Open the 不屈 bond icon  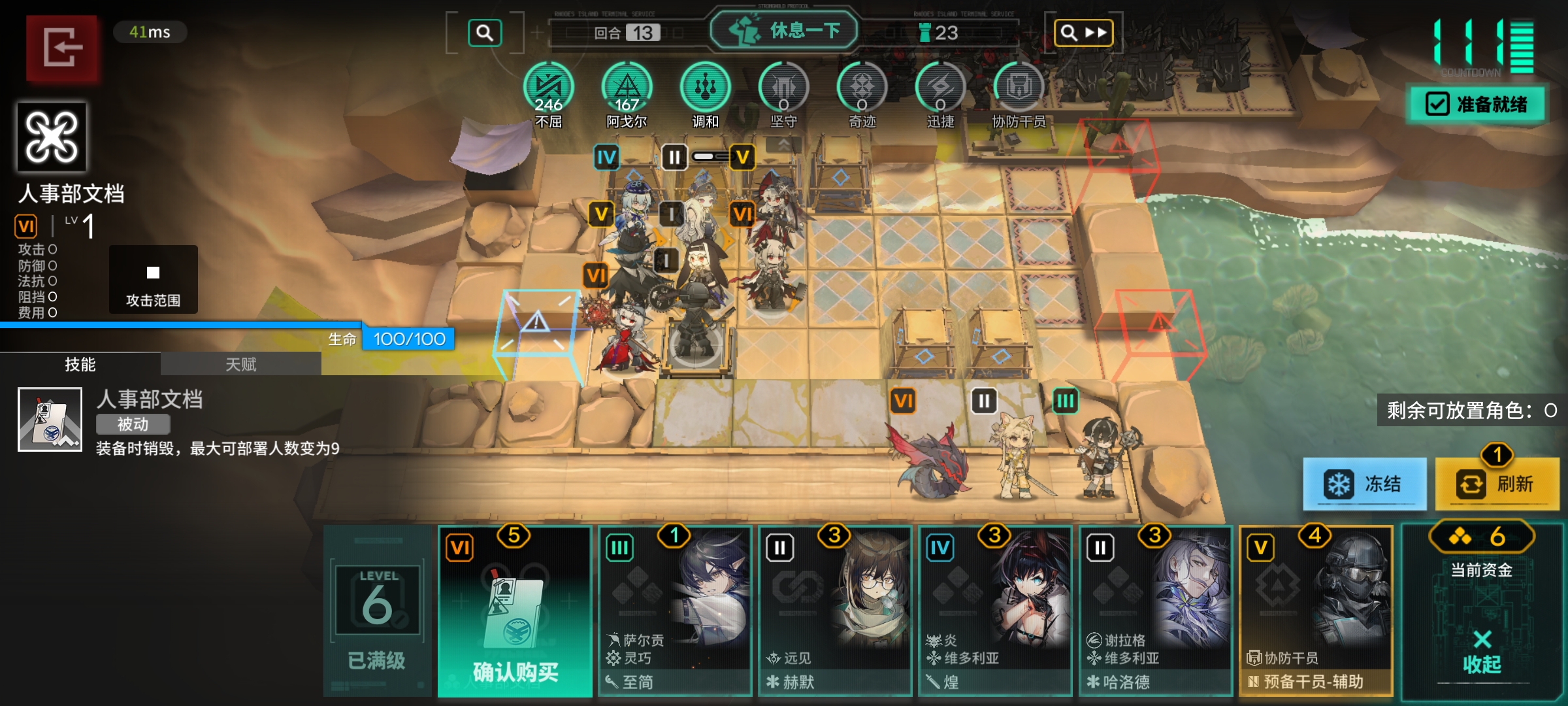(x=549, y=88)
